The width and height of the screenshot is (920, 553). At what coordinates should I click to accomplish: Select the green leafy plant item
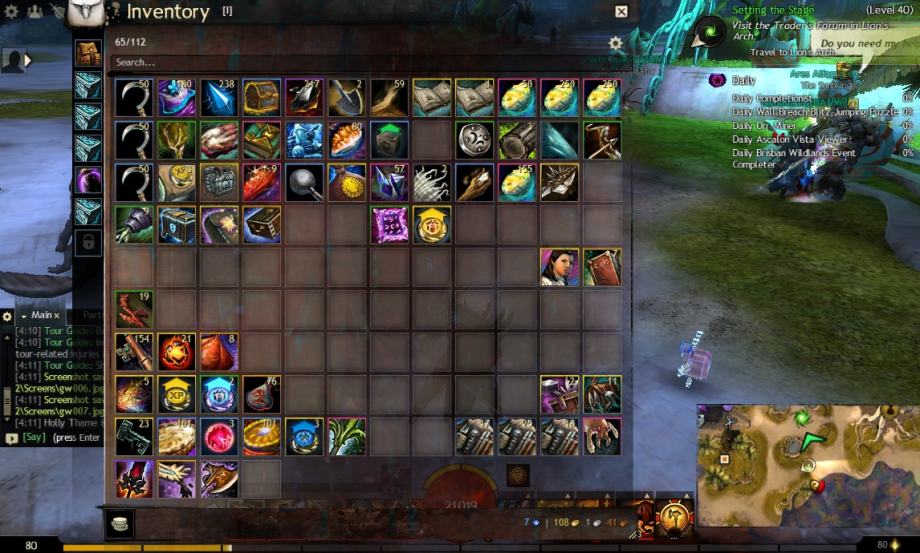pos(347,437)
